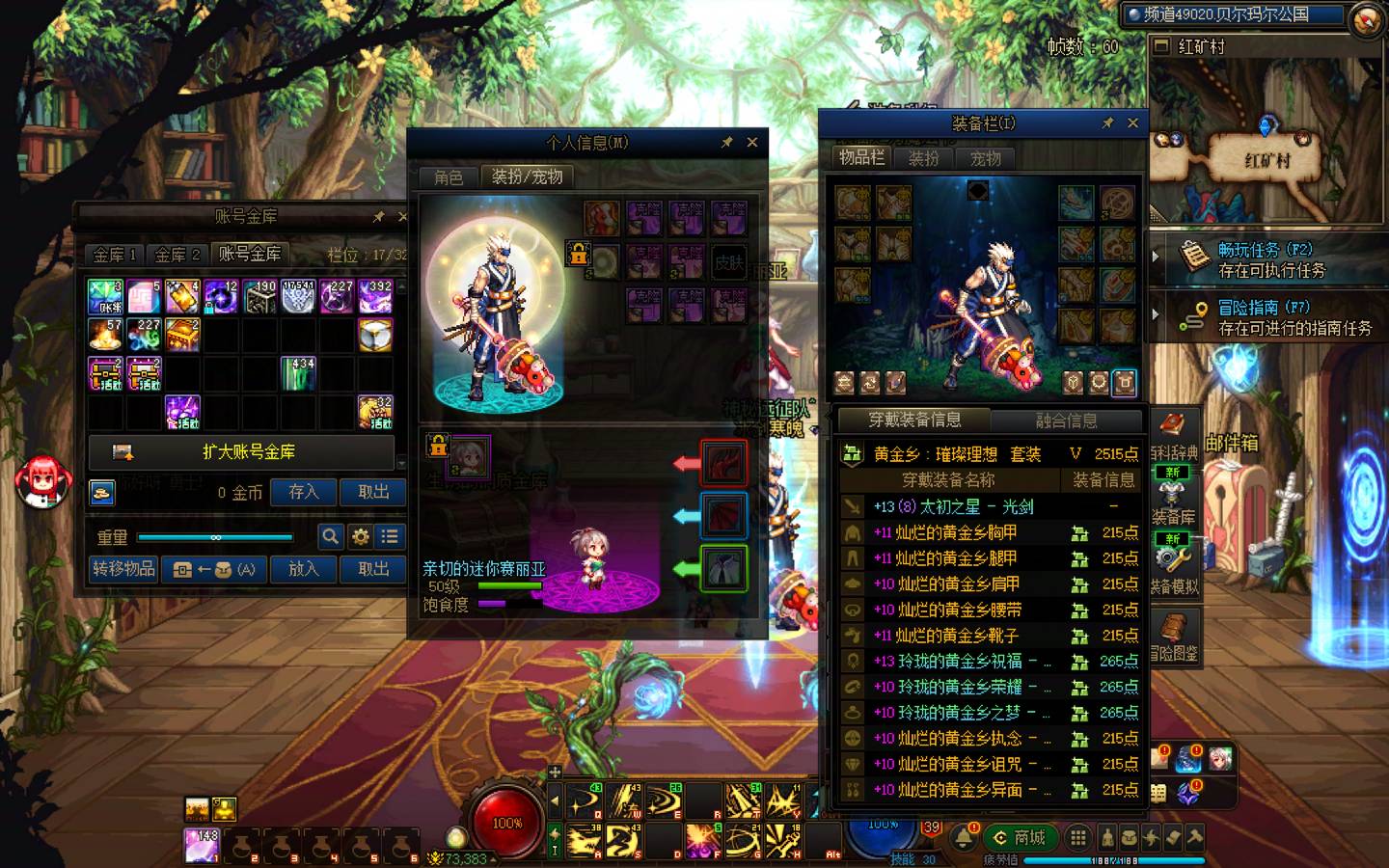Show the 融合信息 fusion info tab
1389x868 pixels.
[1066, 420]
